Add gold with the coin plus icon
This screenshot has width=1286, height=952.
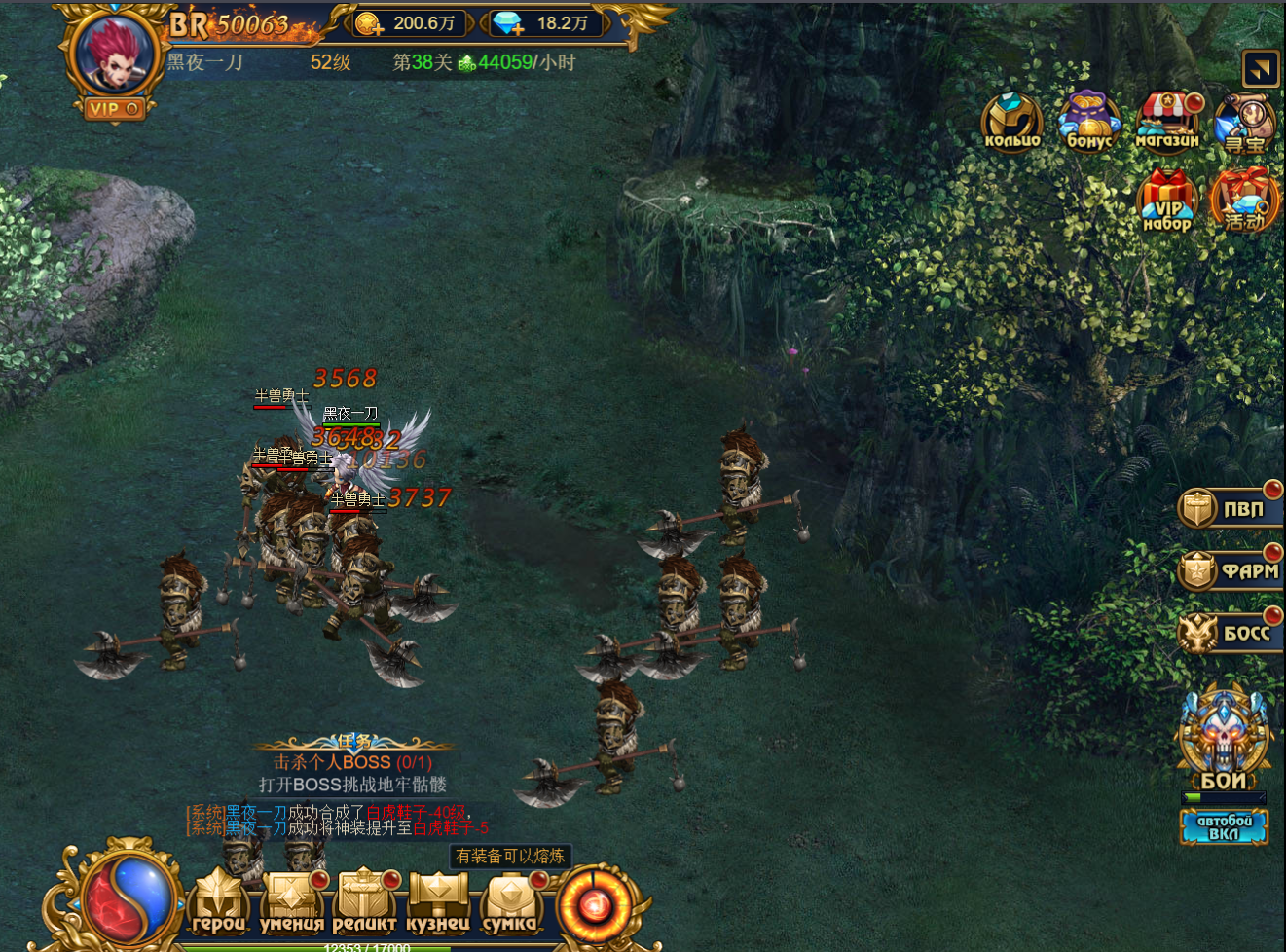369,23
